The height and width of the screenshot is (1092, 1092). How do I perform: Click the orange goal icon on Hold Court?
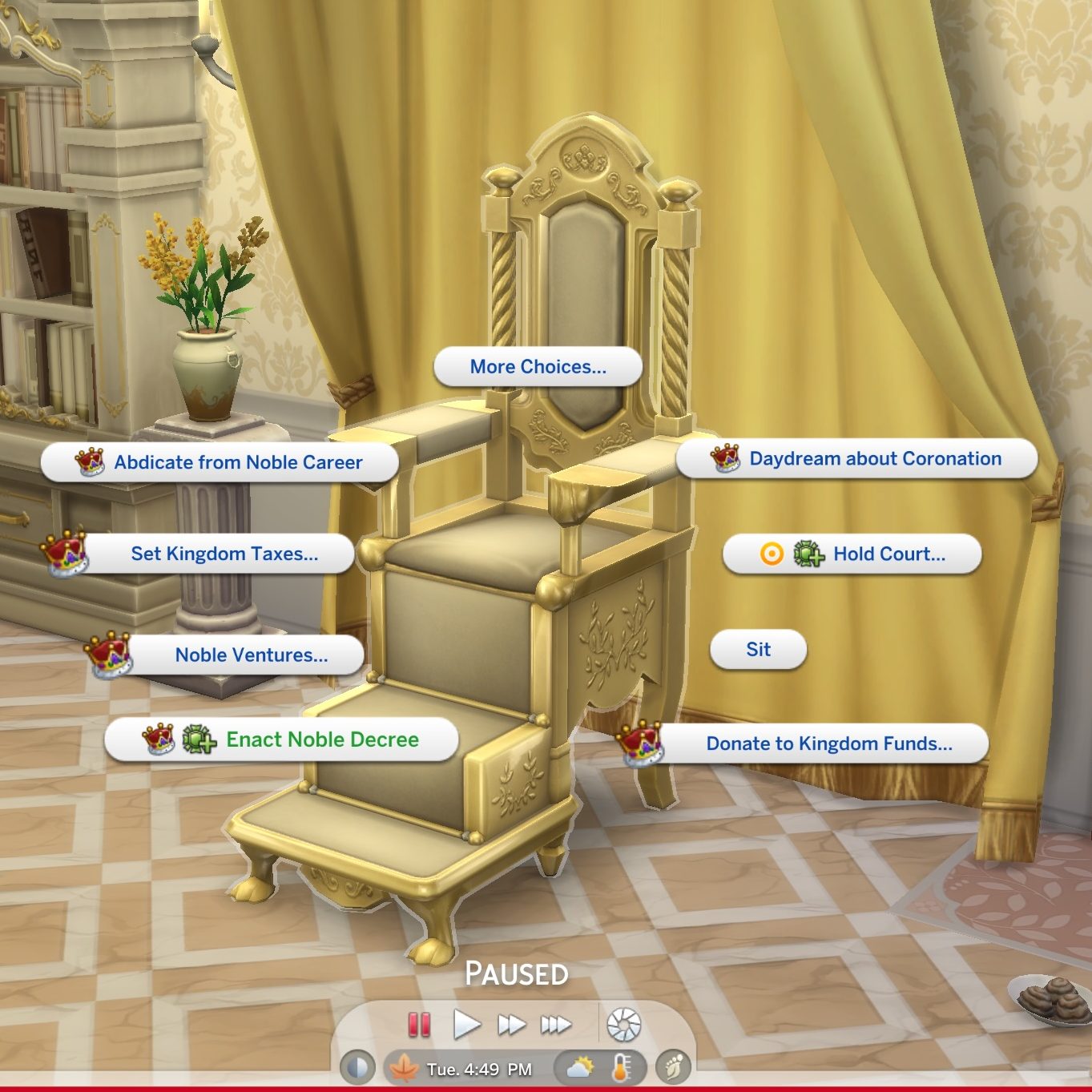point(773,554)
